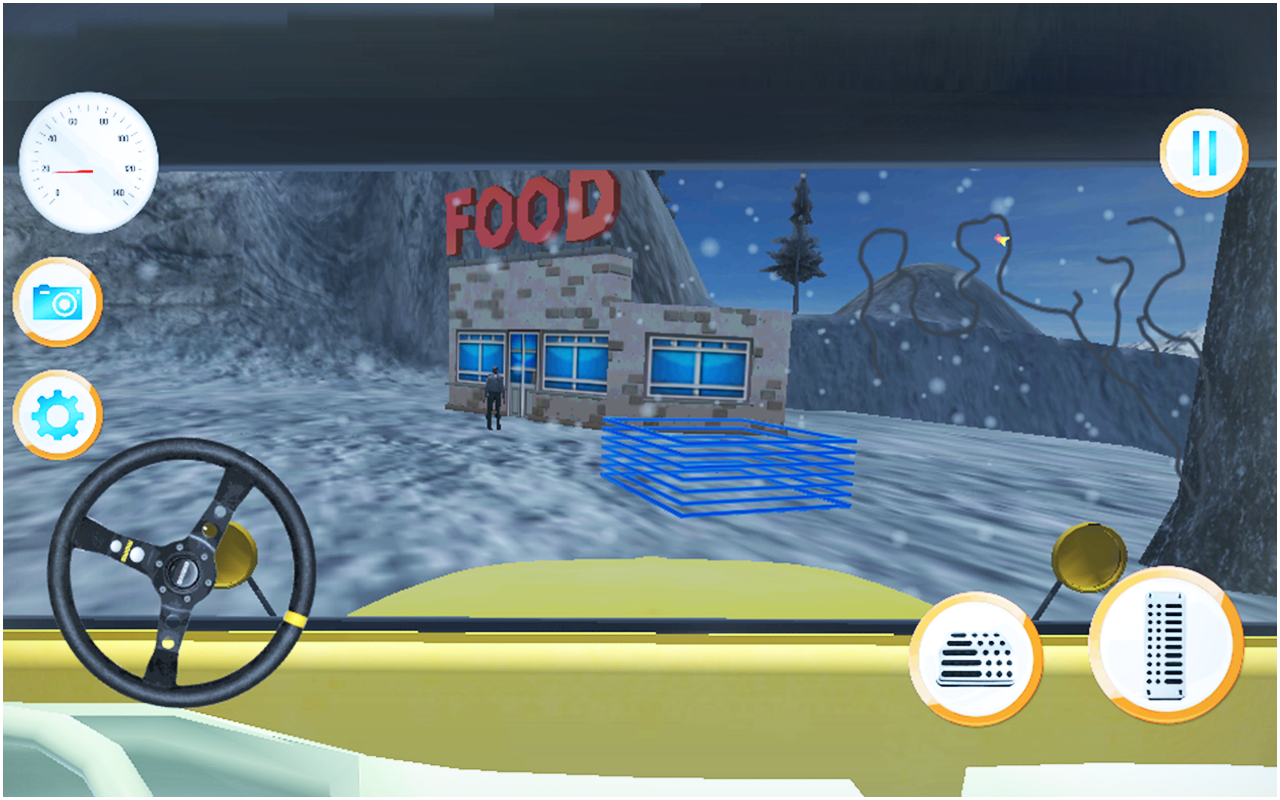The width and height of the screenshot is (1280, 800).
Task: Tap the yellow side mirror on the right
Action: [x=1090, y=556]
